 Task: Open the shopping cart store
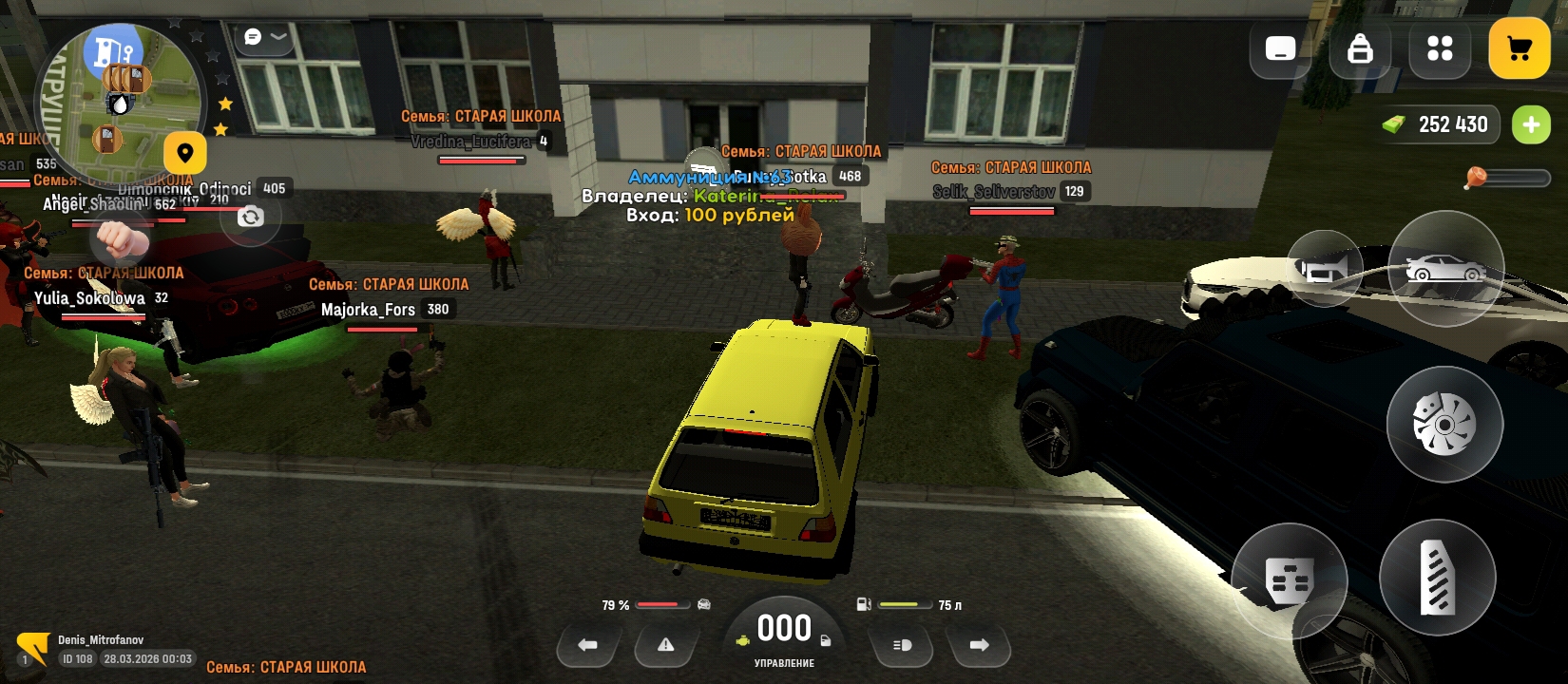point(1519,48)
